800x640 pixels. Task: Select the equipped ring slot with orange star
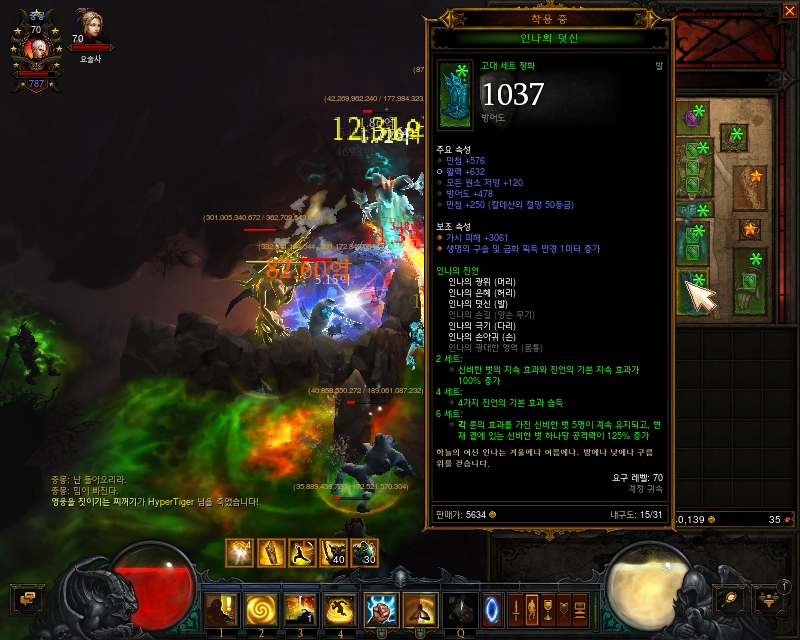[751, 230]
